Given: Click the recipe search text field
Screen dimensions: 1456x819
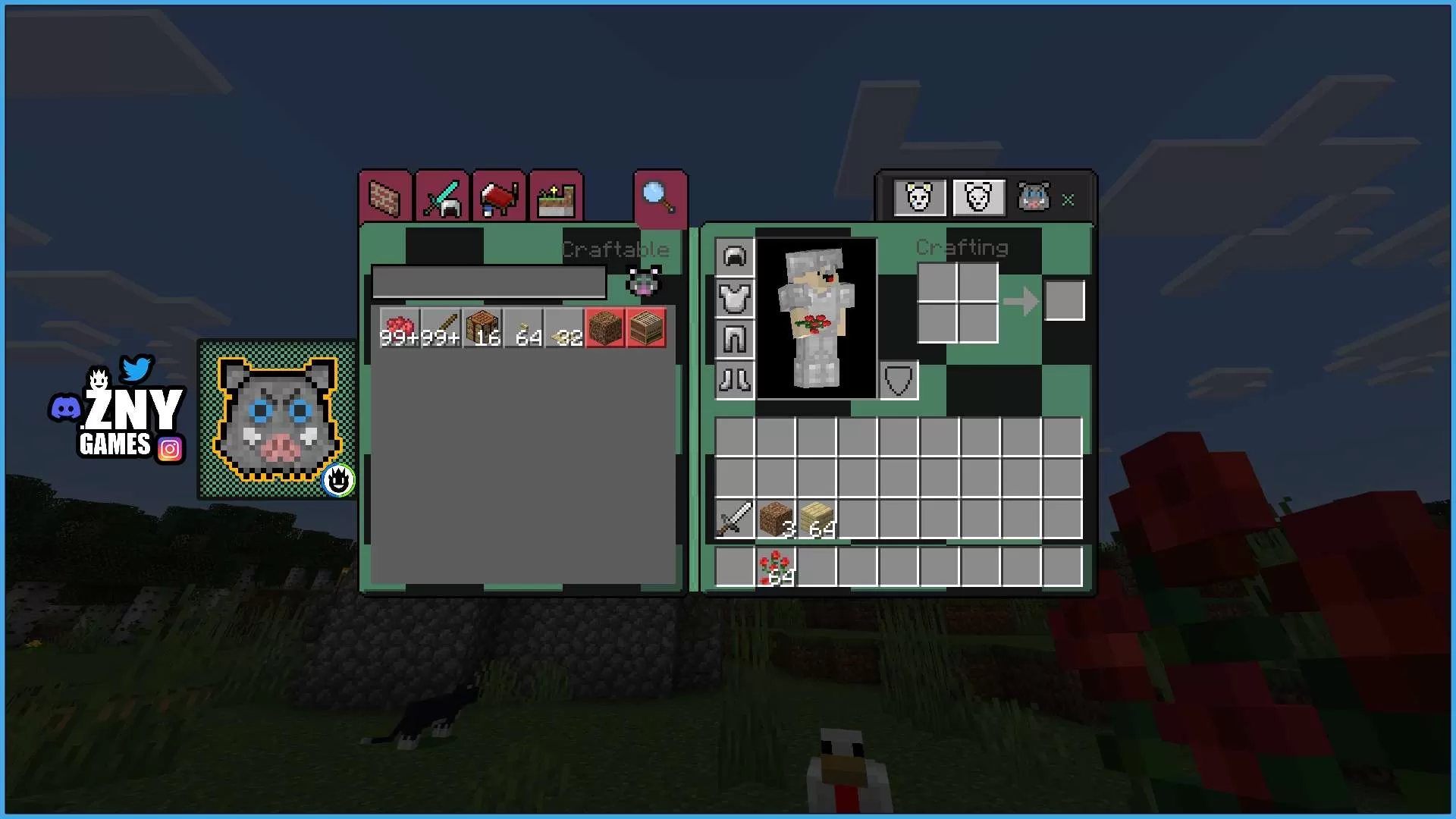Looking at the screenshot, I should 489,283.
